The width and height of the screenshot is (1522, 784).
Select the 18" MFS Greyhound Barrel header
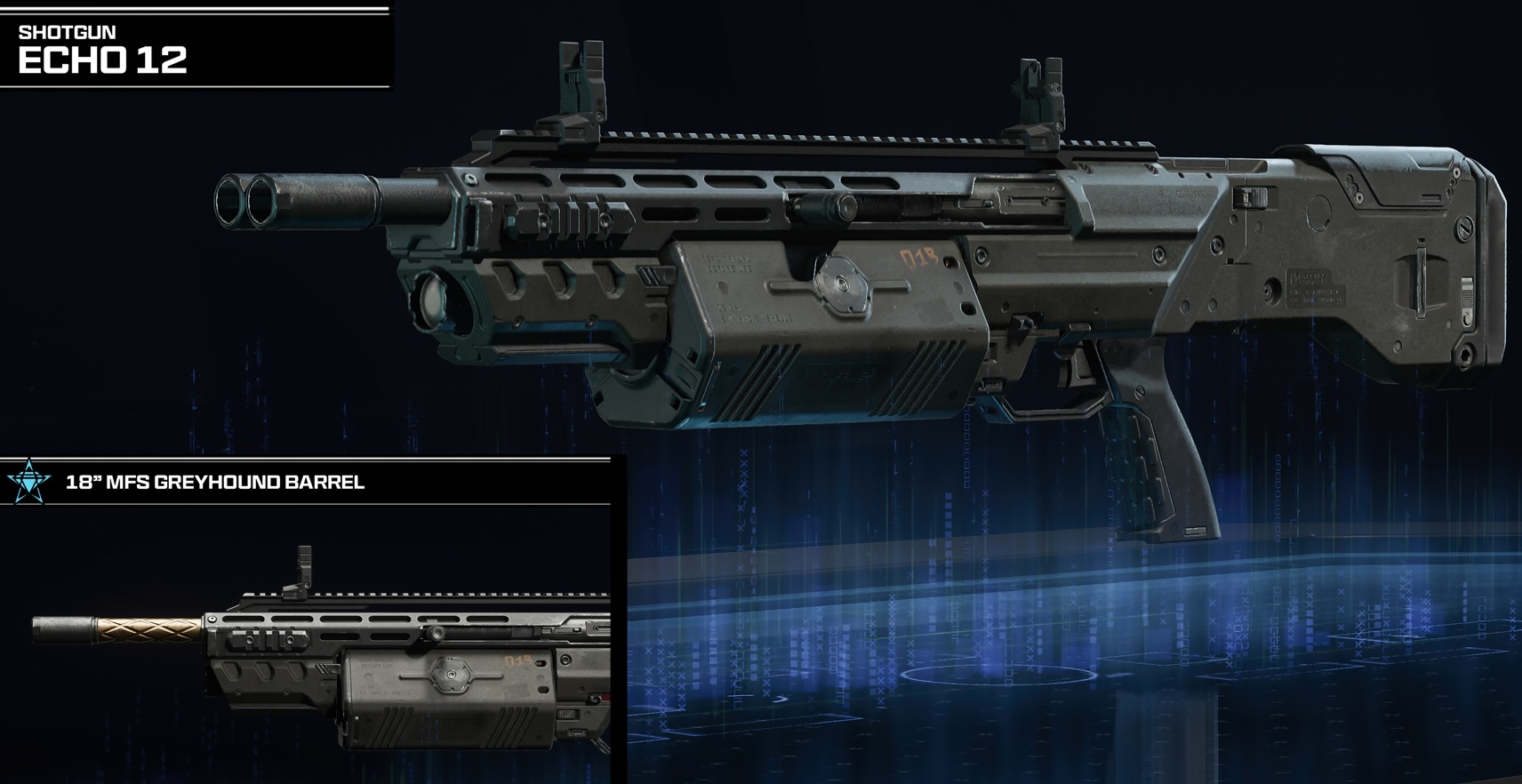tap(215, 483)
